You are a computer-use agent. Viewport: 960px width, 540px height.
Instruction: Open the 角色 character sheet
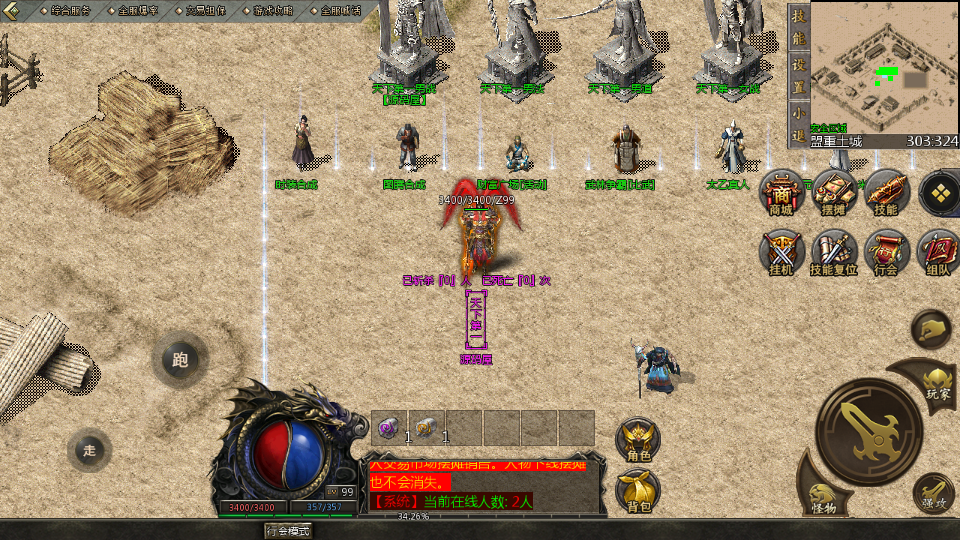(638, 440)
